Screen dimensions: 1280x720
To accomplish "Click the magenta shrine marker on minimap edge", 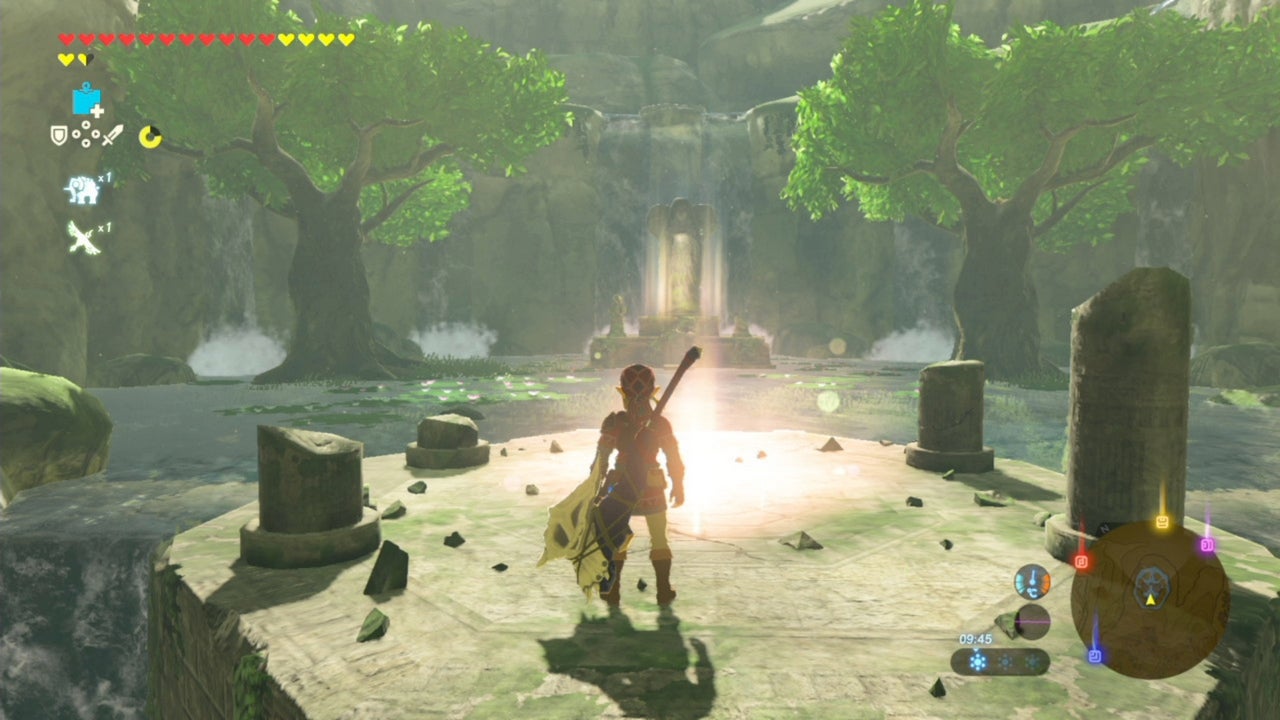I will (x=1207, y=544).
